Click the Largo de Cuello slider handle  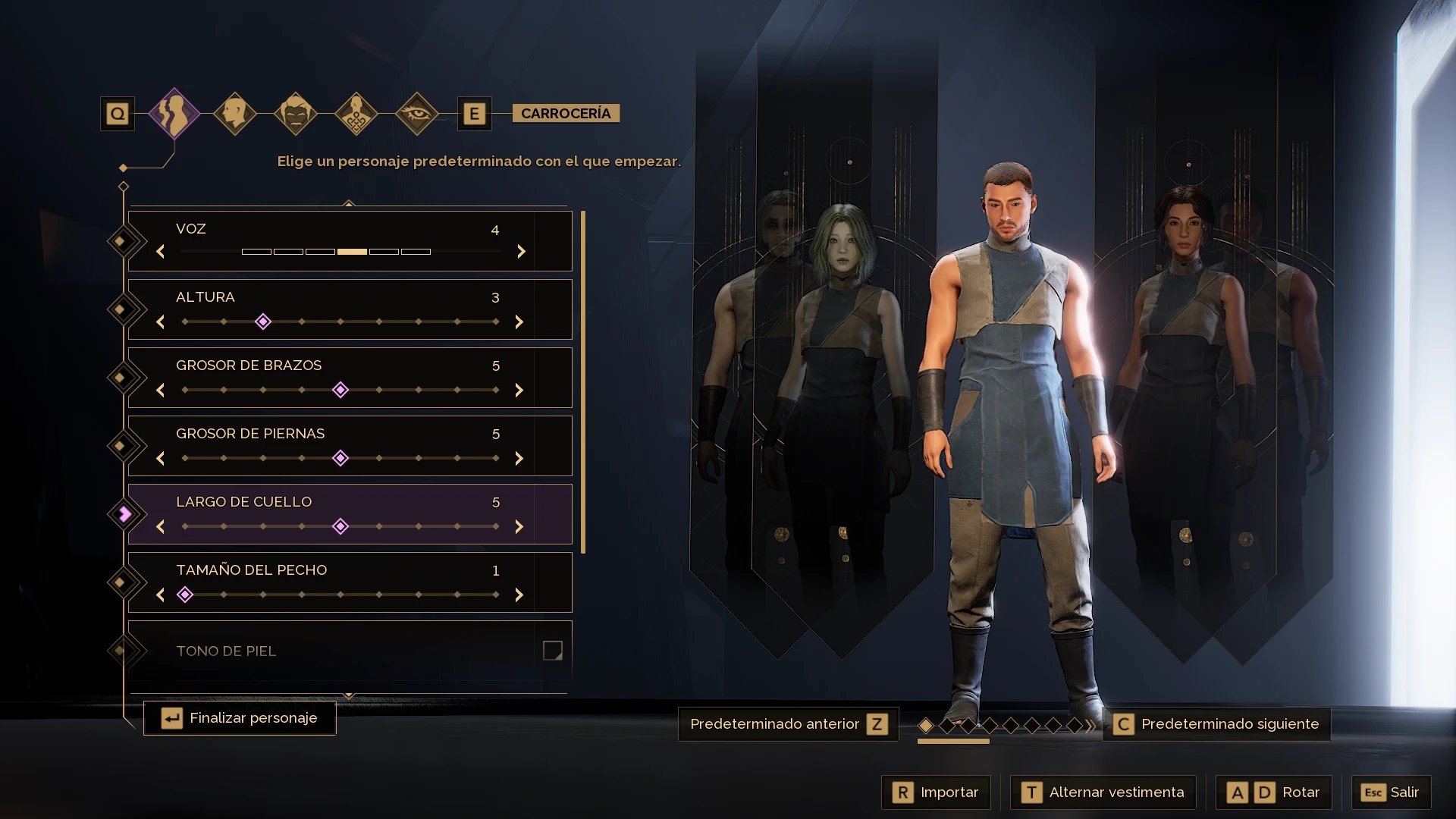[x=340, y=526]
